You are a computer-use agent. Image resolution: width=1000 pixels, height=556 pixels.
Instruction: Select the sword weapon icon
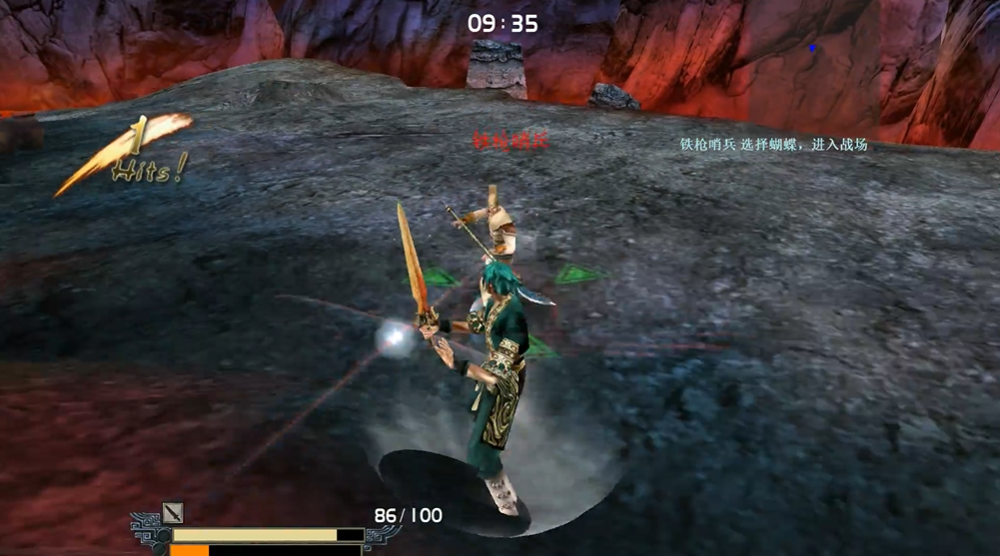[173, 513]
